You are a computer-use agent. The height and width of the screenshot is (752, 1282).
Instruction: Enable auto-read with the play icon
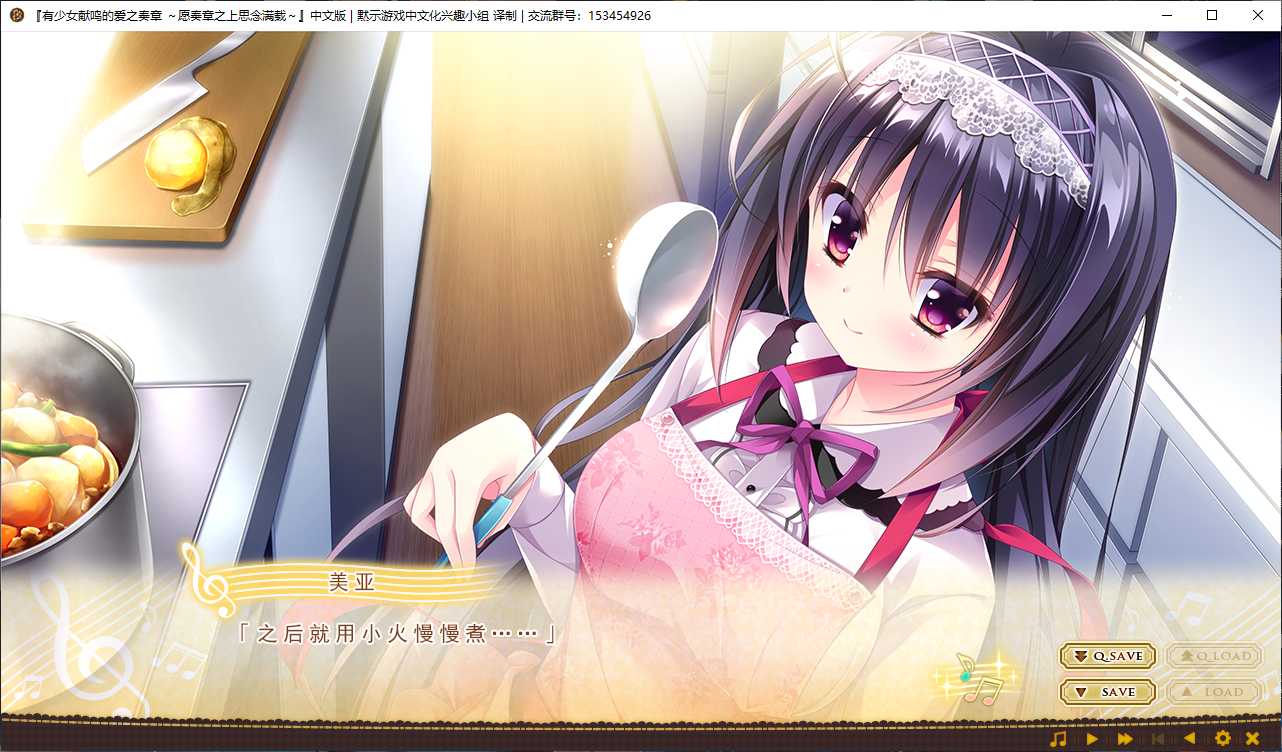[1093, 740]
